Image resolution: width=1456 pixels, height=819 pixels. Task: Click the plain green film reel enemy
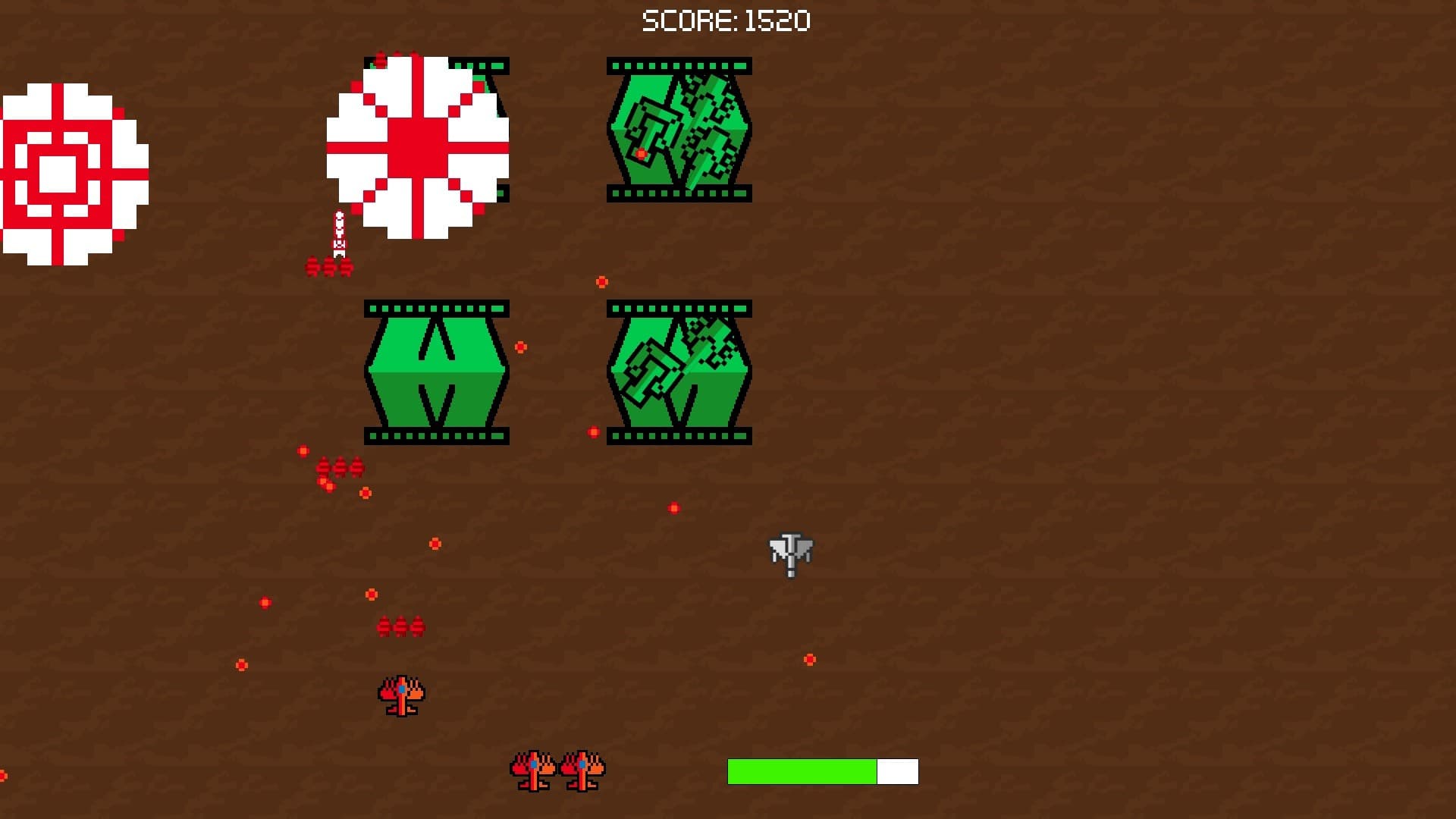[x=436, y=372]
